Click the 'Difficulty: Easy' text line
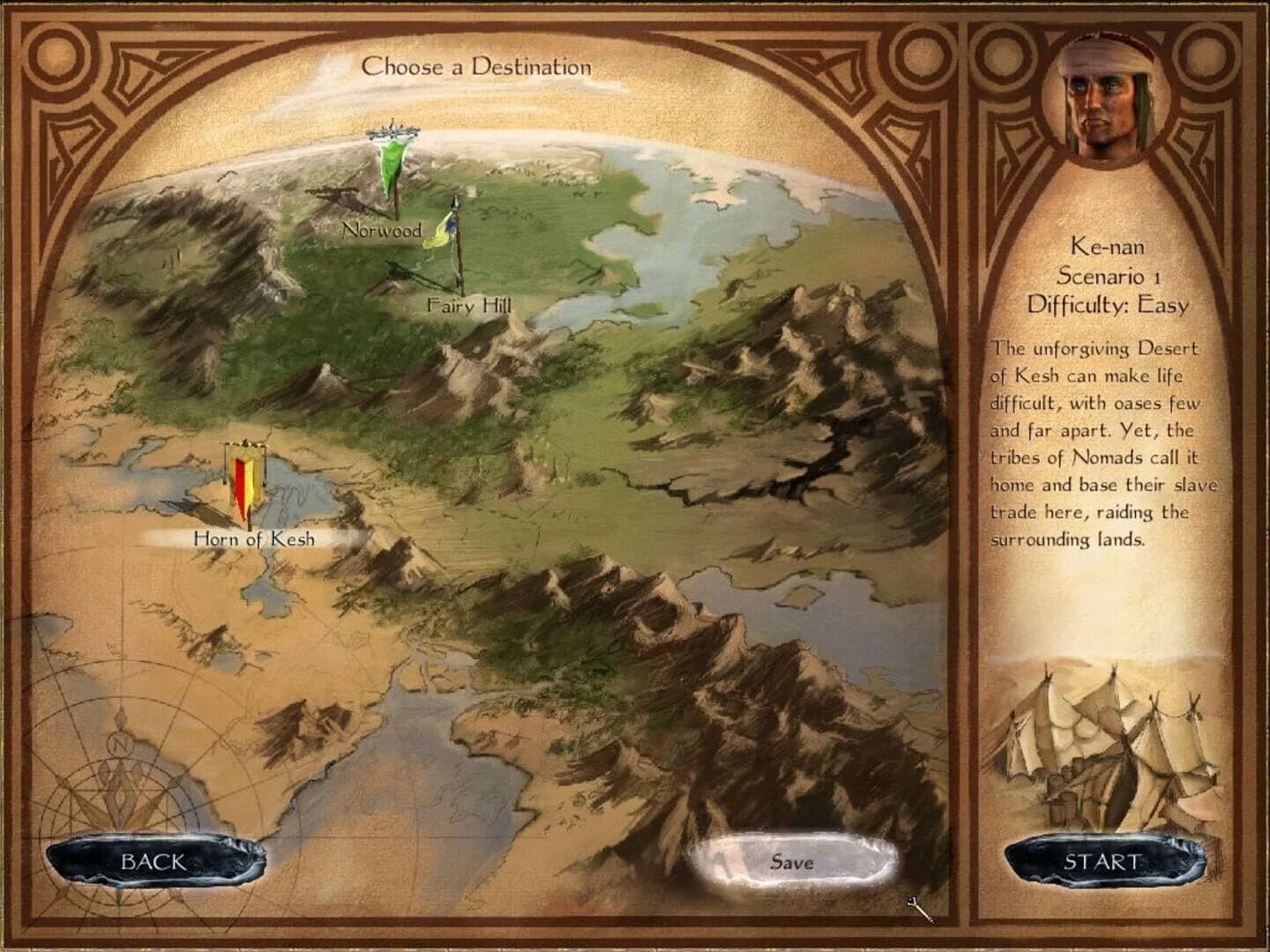The width and height of the screenshot is (1270, 952). coord(1108,304)
